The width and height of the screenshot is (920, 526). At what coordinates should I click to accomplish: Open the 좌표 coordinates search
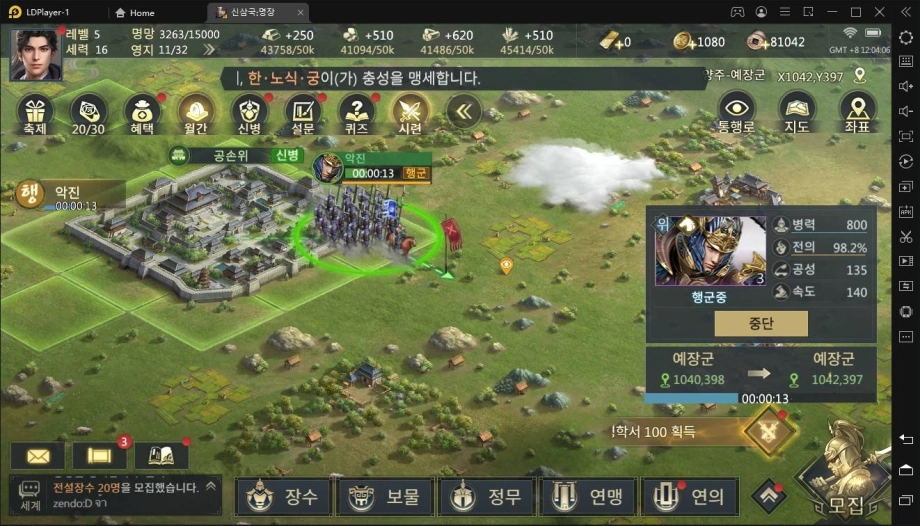point(856,113)
